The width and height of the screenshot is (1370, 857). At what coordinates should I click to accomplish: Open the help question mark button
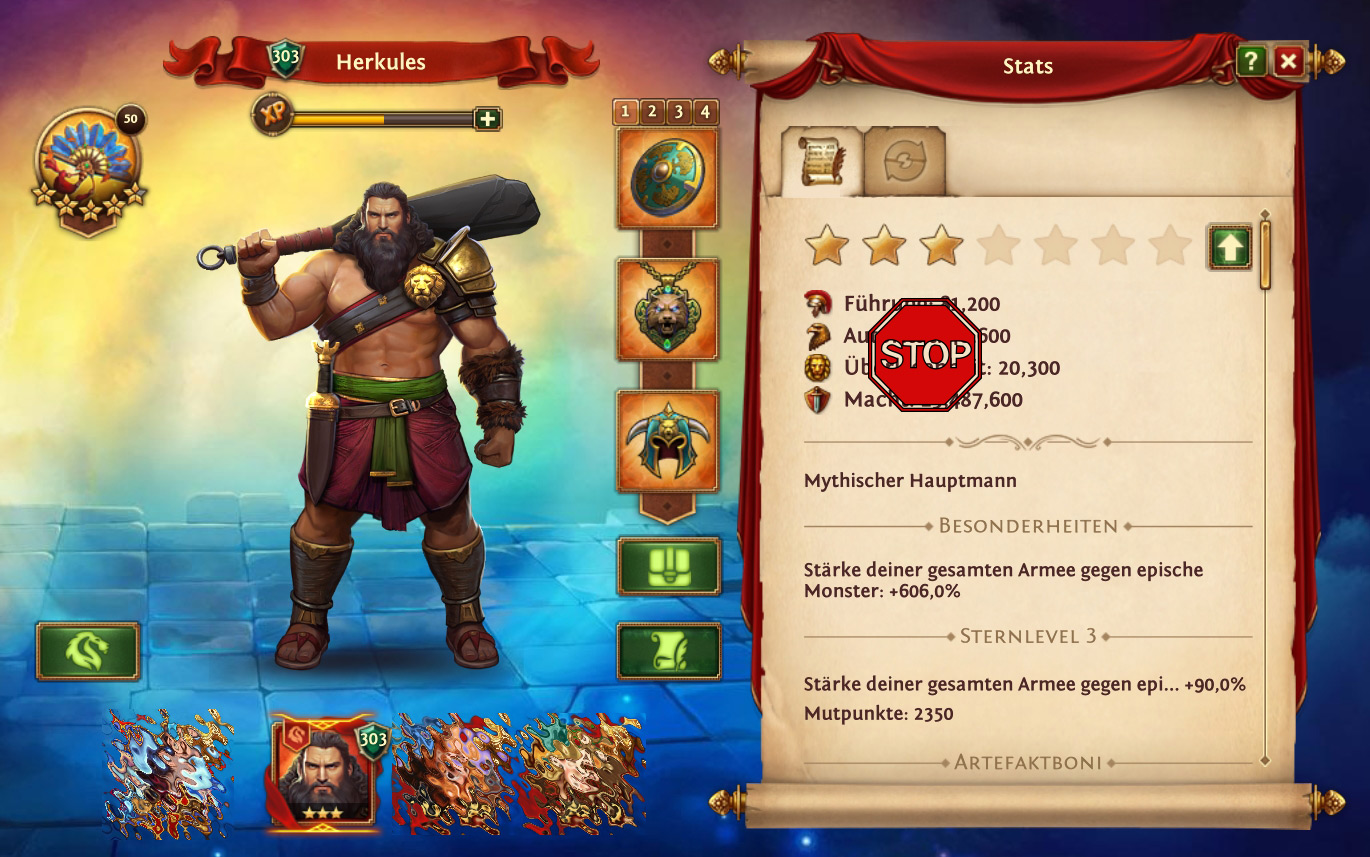click(1251, 62)
